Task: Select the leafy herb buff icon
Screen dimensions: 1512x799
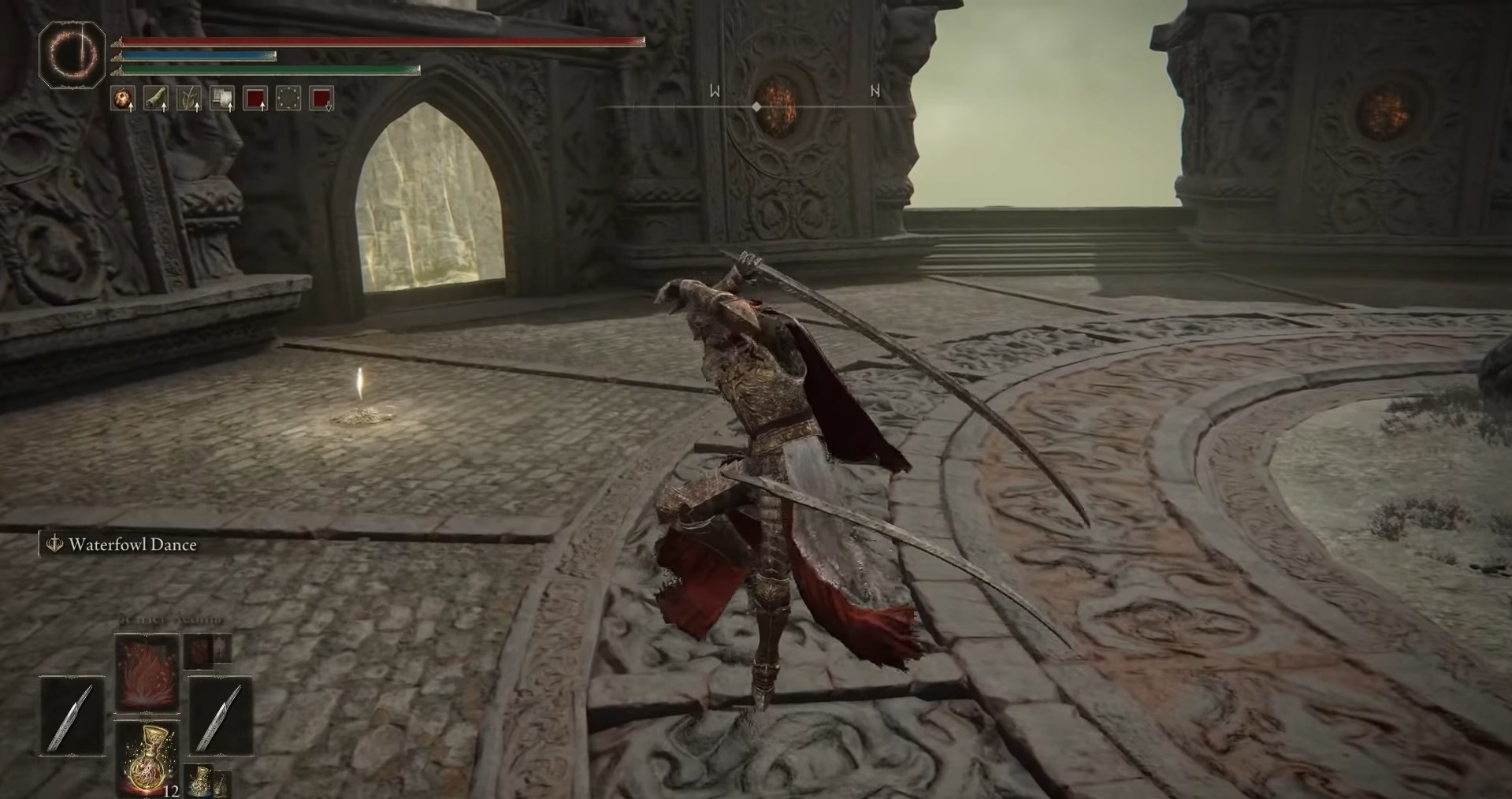Action: pos(188,98)
